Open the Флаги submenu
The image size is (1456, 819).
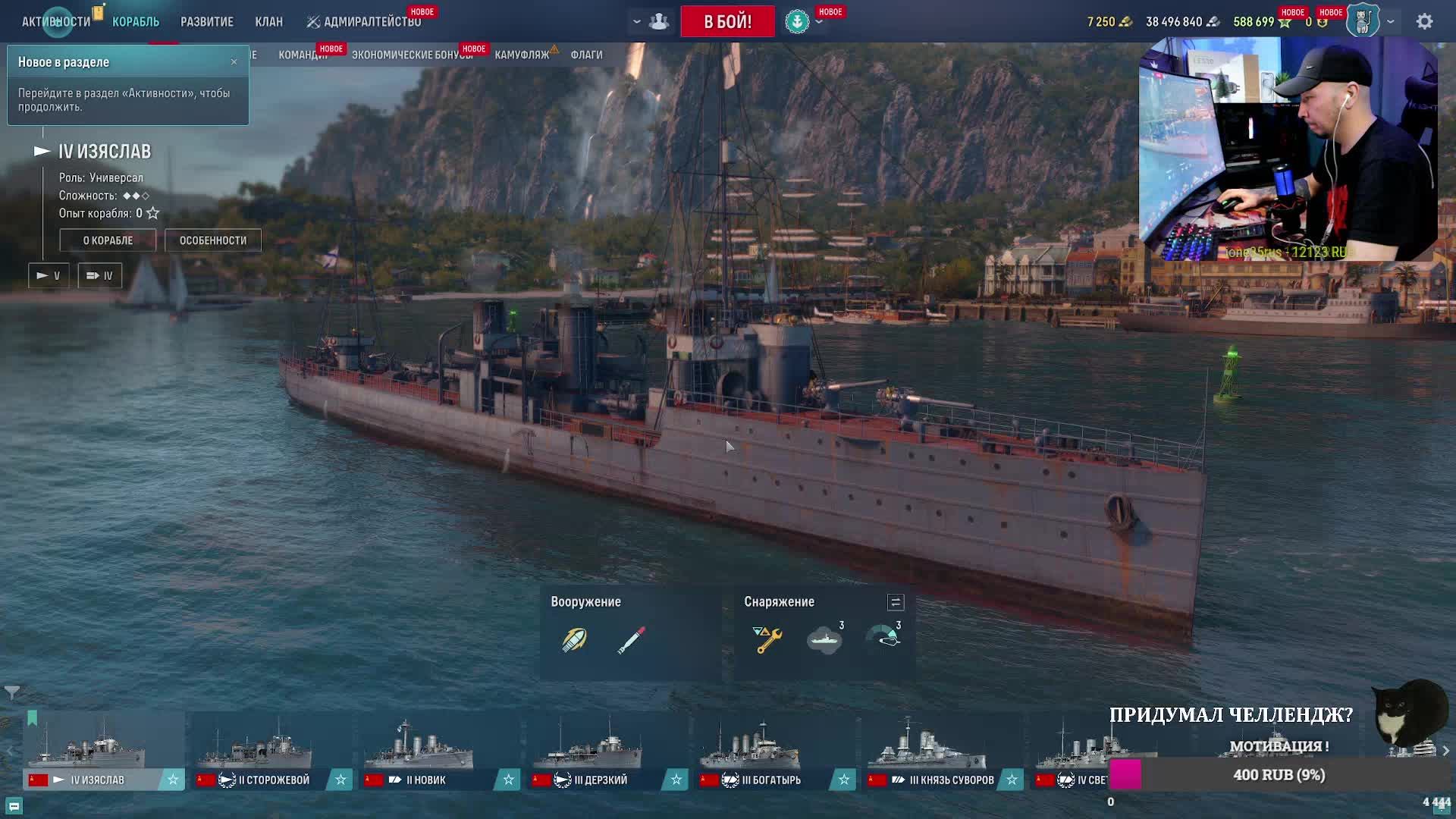click(x=586, y=55)
